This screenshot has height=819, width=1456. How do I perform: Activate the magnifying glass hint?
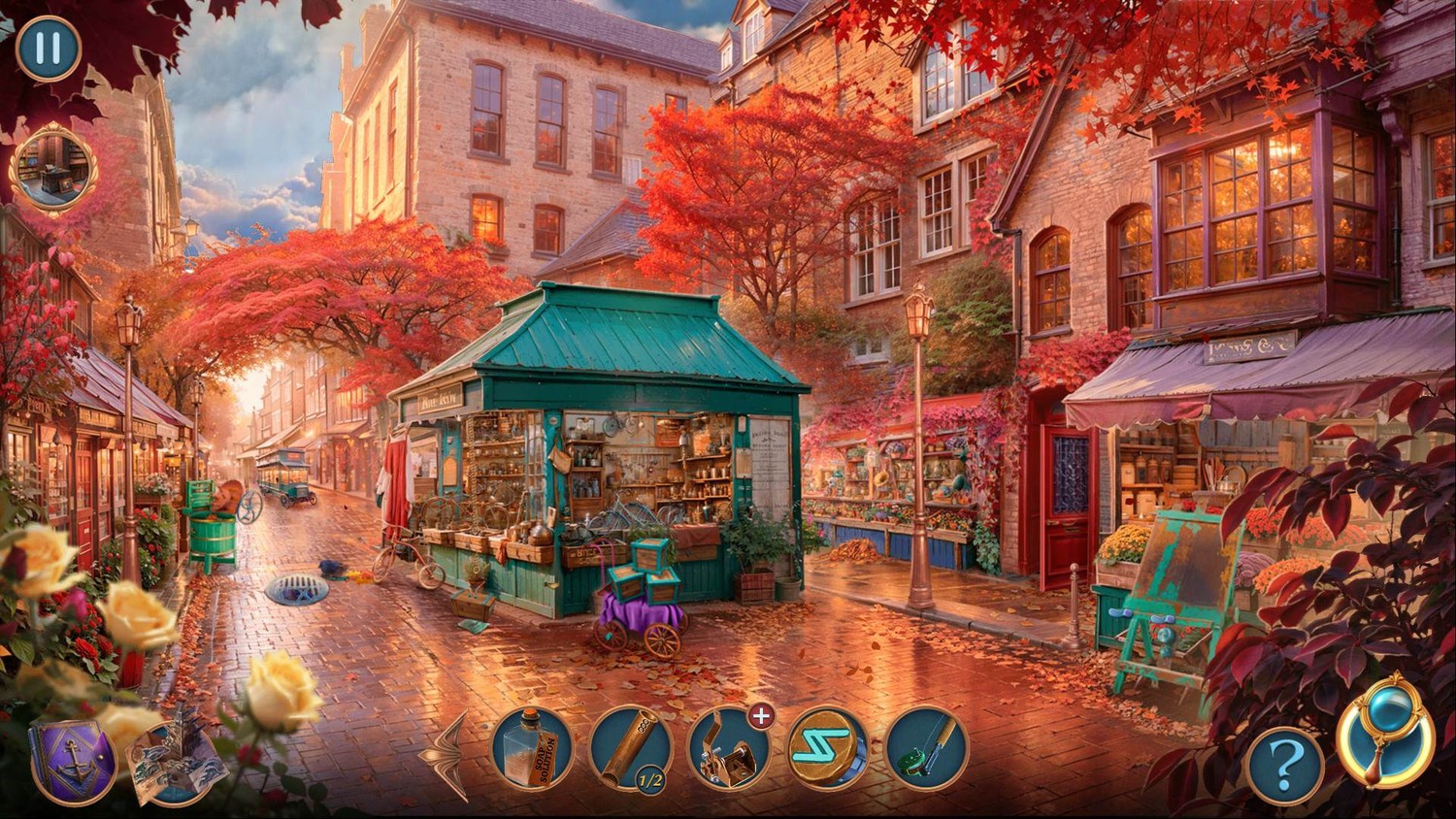pyautogui.click(x=1385, y=731)
